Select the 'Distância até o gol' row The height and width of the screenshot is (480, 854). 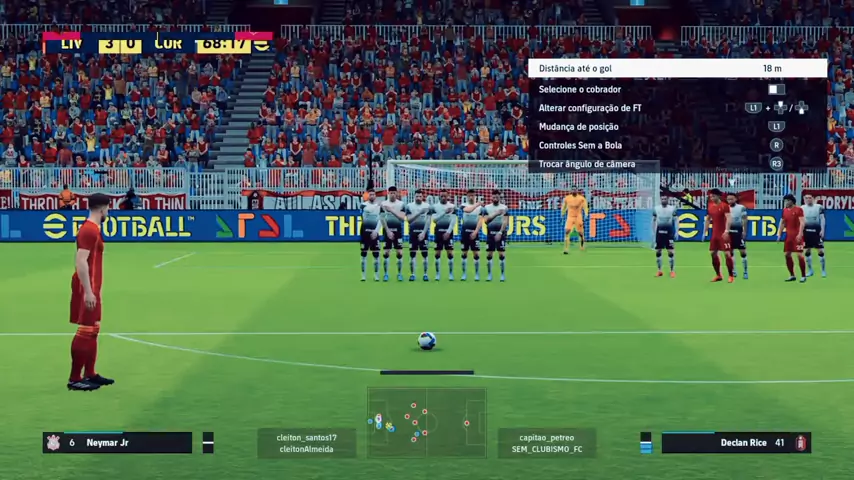tap(677, 68)
